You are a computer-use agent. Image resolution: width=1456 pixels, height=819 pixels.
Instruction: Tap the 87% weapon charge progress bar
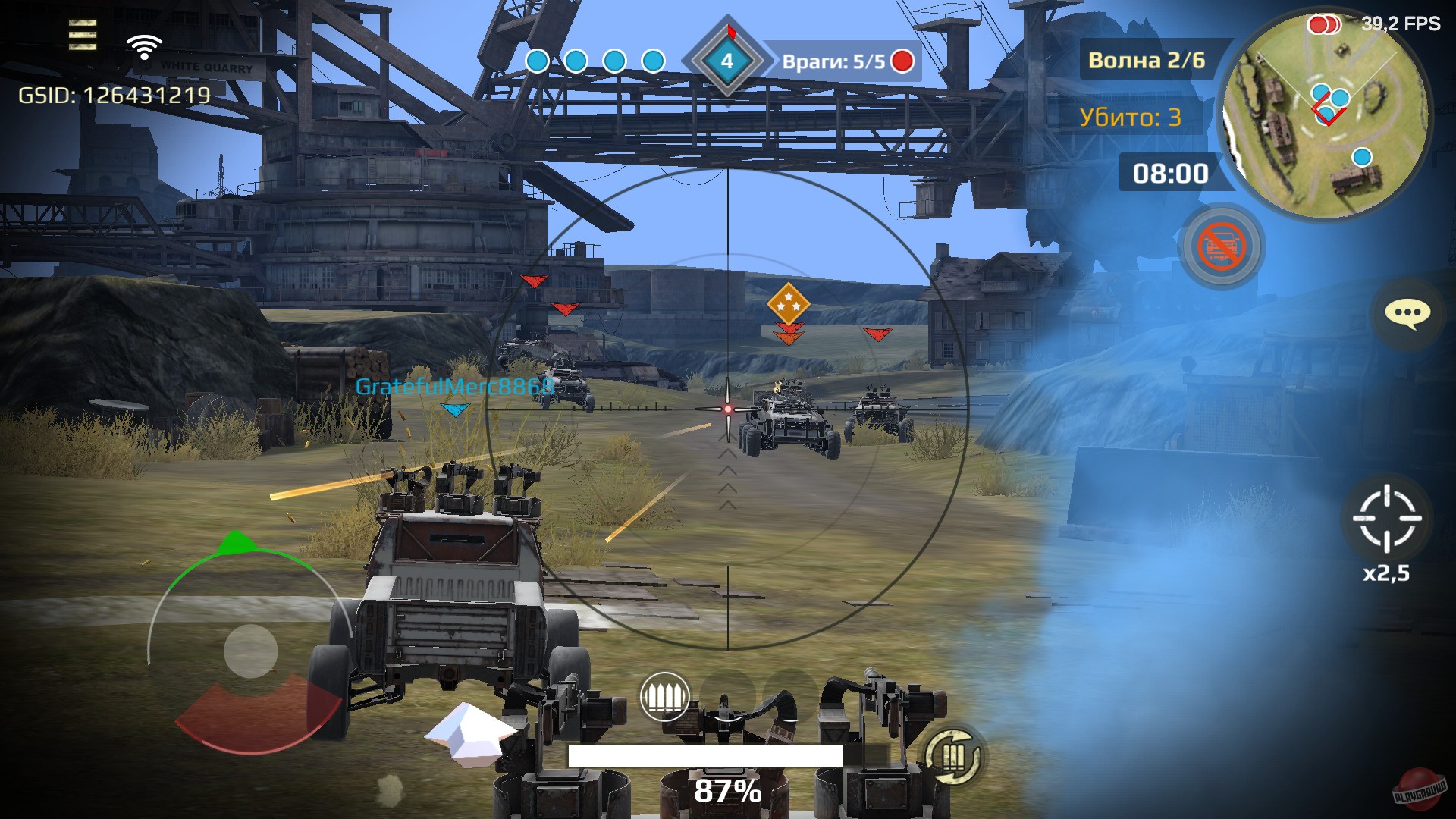click(707, 754)
